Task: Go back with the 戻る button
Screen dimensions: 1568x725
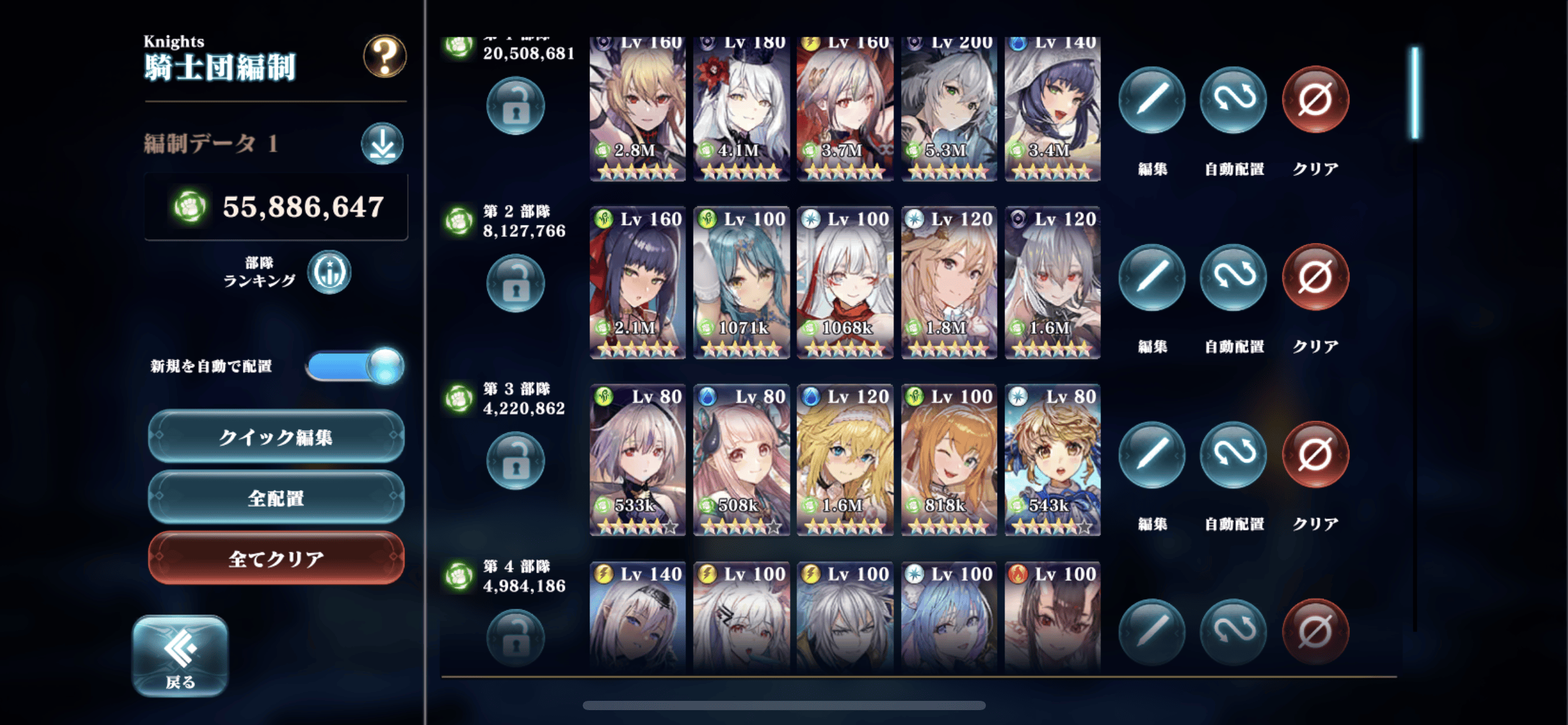Action: pos(180,656)
